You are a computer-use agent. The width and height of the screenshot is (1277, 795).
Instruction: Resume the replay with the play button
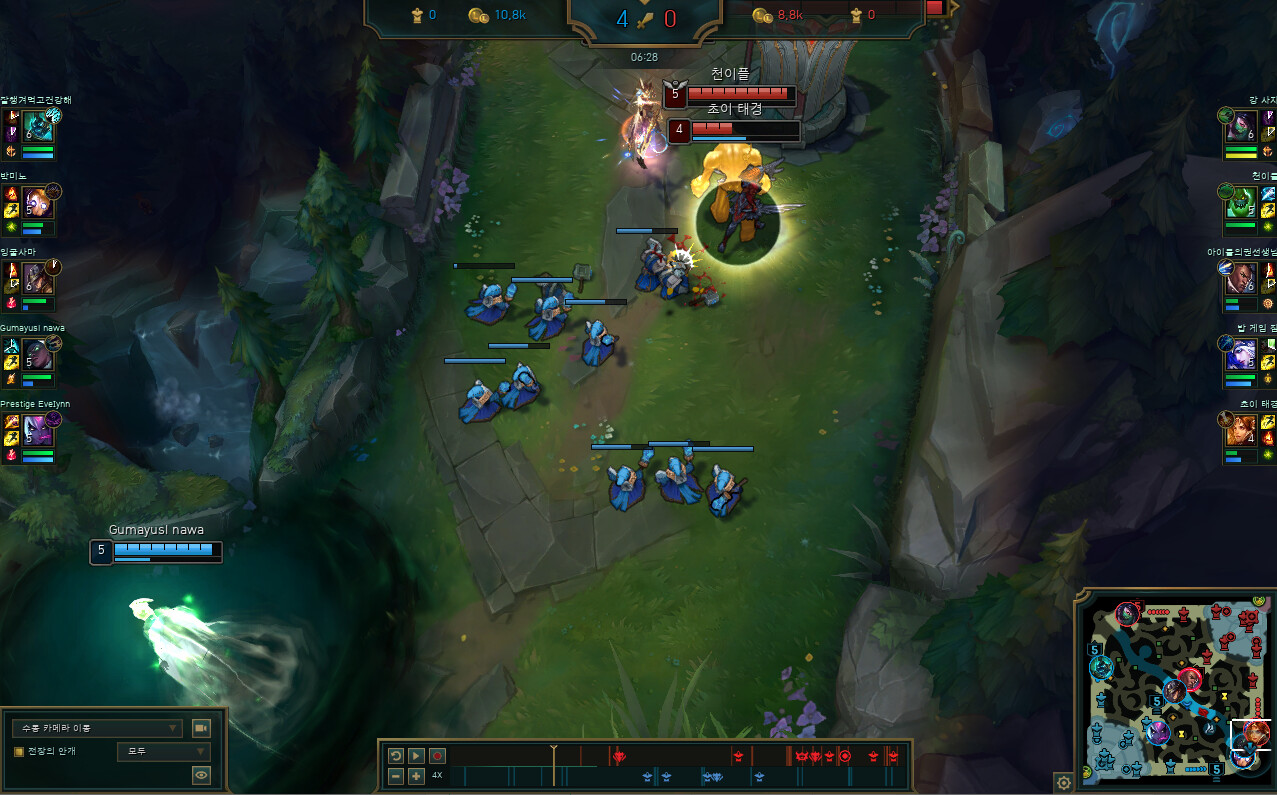tap(416, 756)
